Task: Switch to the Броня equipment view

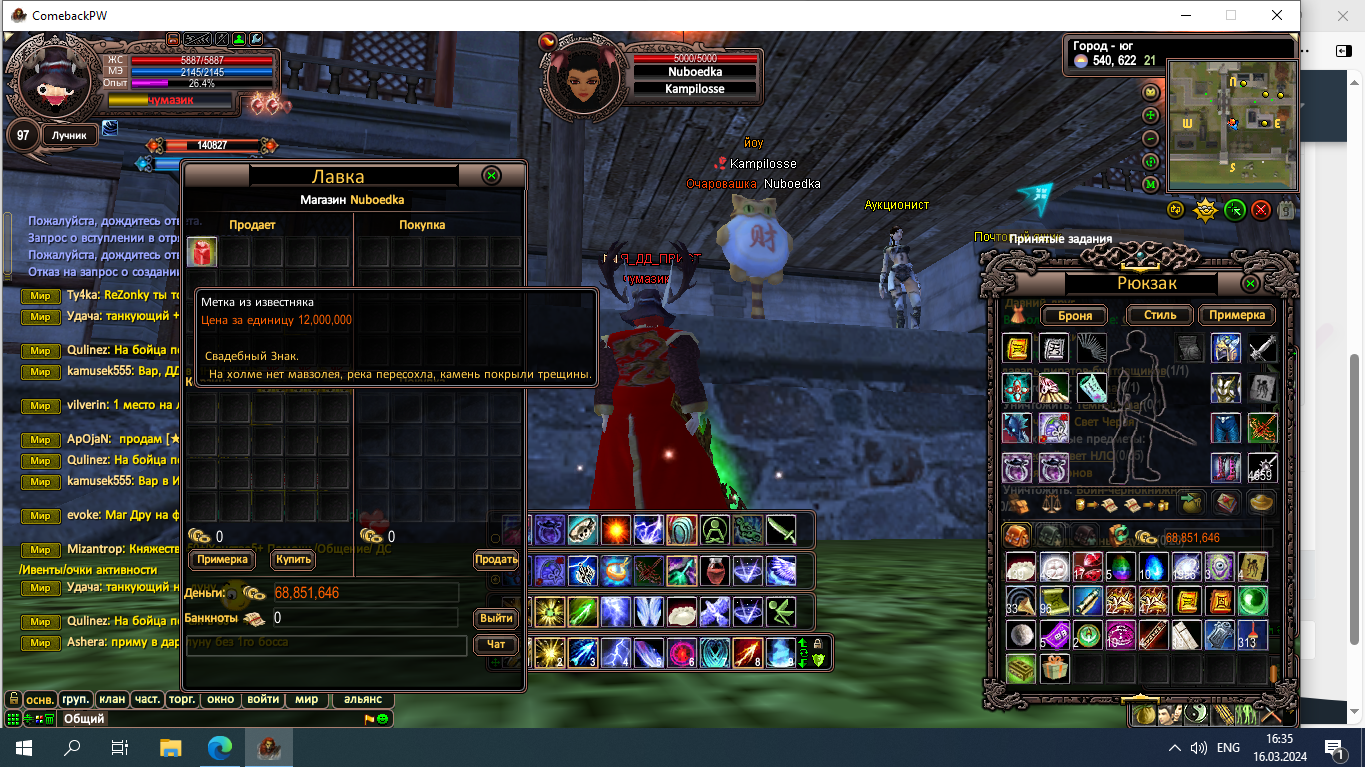Action: pyautogui.click(x=1068, y=315)
